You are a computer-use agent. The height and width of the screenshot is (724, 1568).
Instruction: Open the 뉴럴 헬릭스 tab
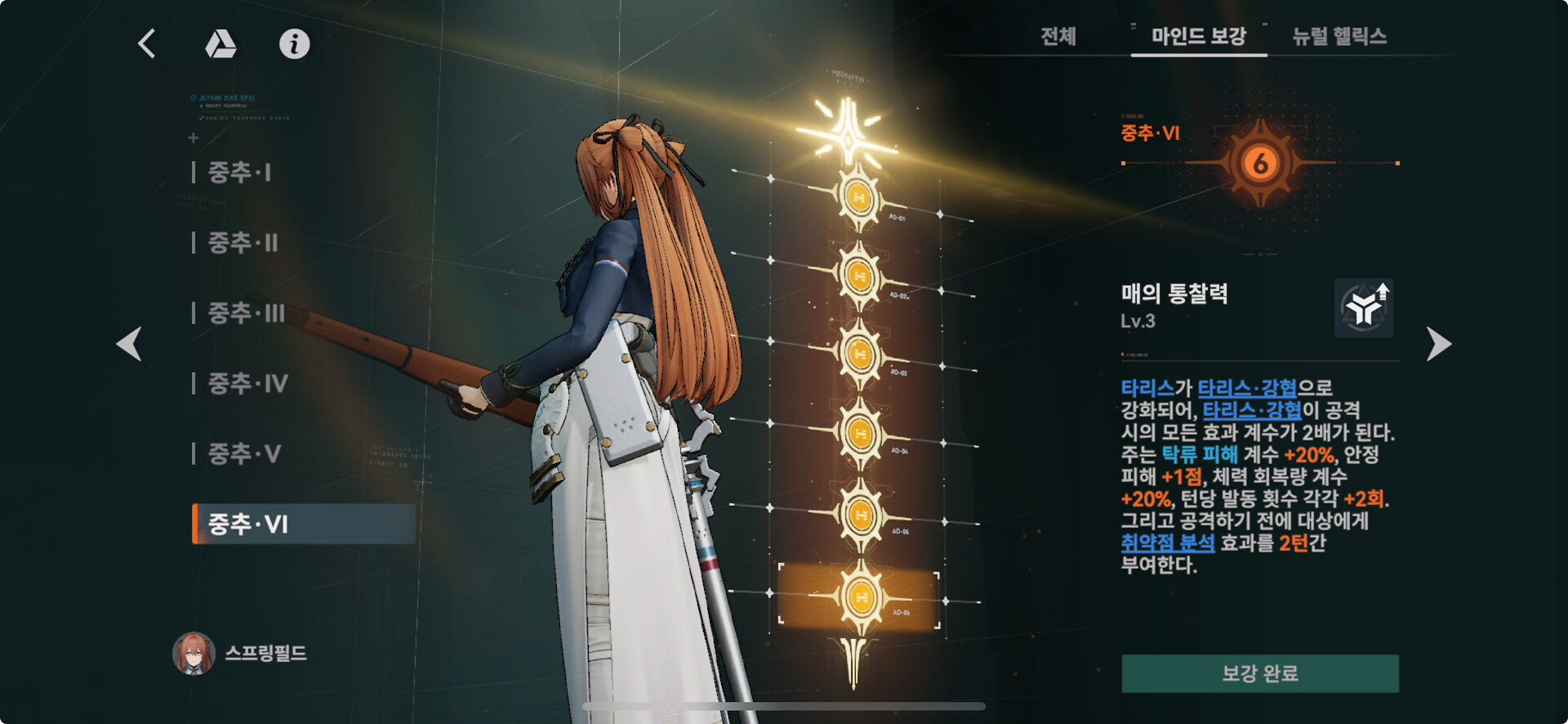point(1339,37)
